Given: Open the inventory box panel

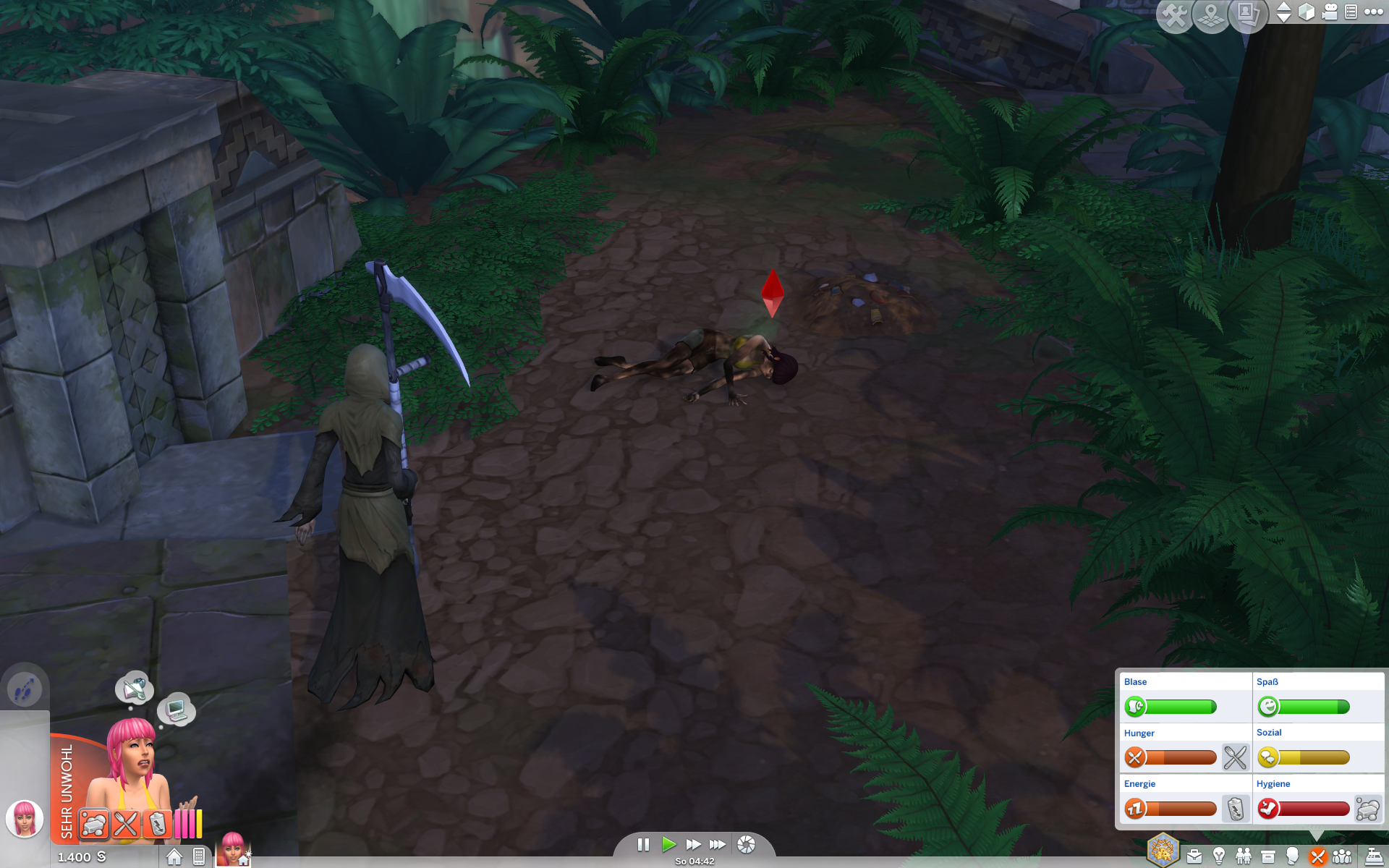Looking at the screenshot, I should point(1268,857).
